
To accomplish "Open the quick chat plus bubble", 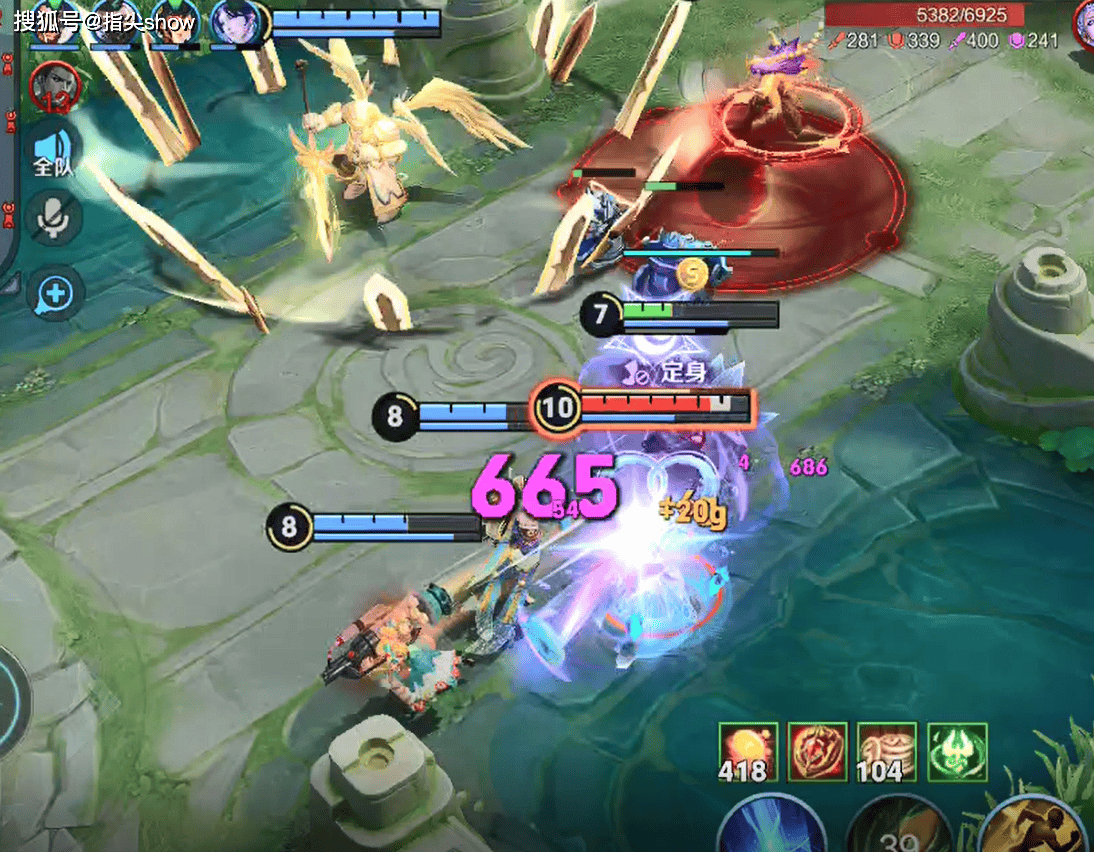I will pyautogui.click(x=55, y=294).
